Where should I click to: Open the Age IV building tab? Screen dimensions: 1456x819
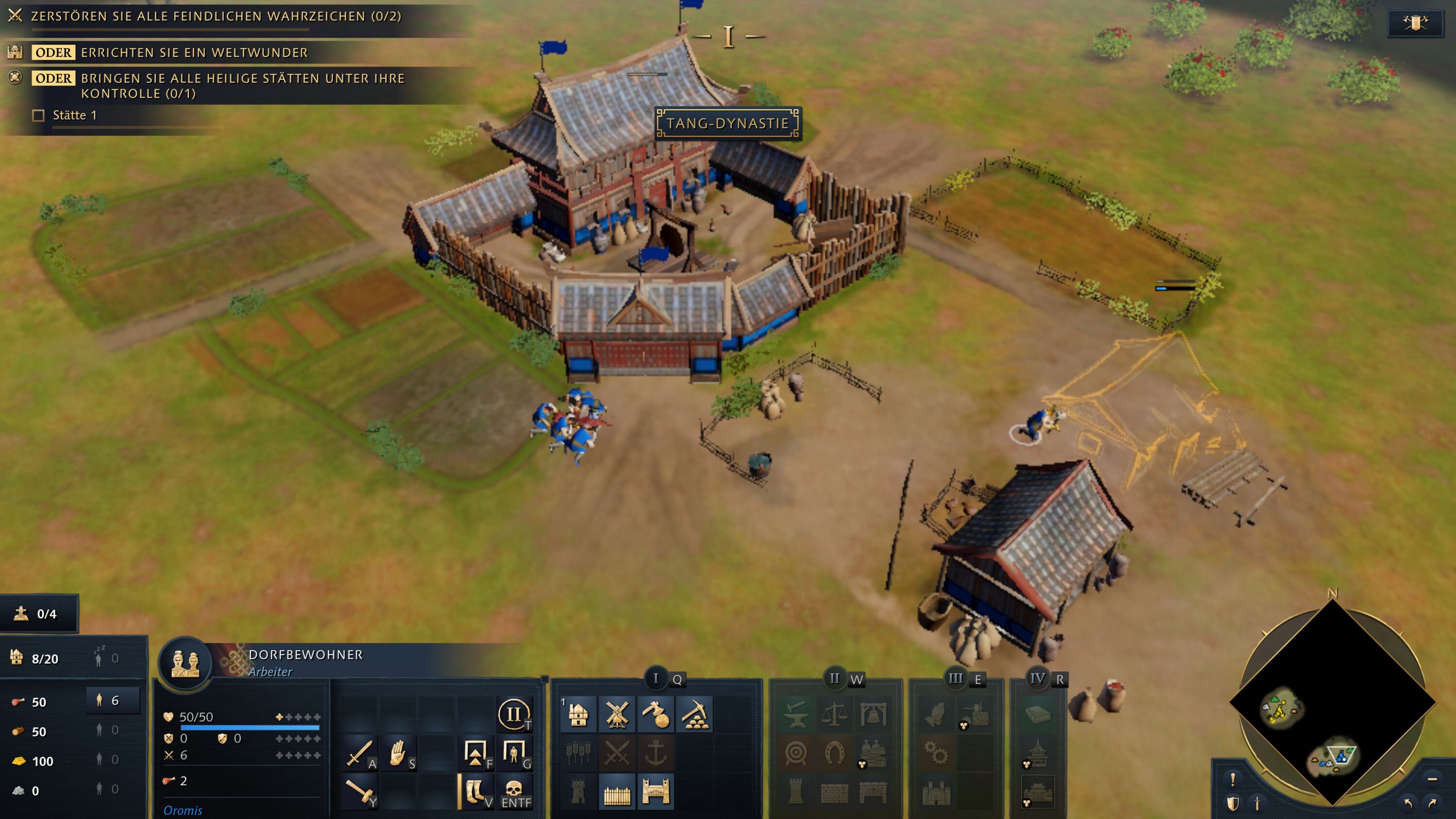click(1037, 678)
